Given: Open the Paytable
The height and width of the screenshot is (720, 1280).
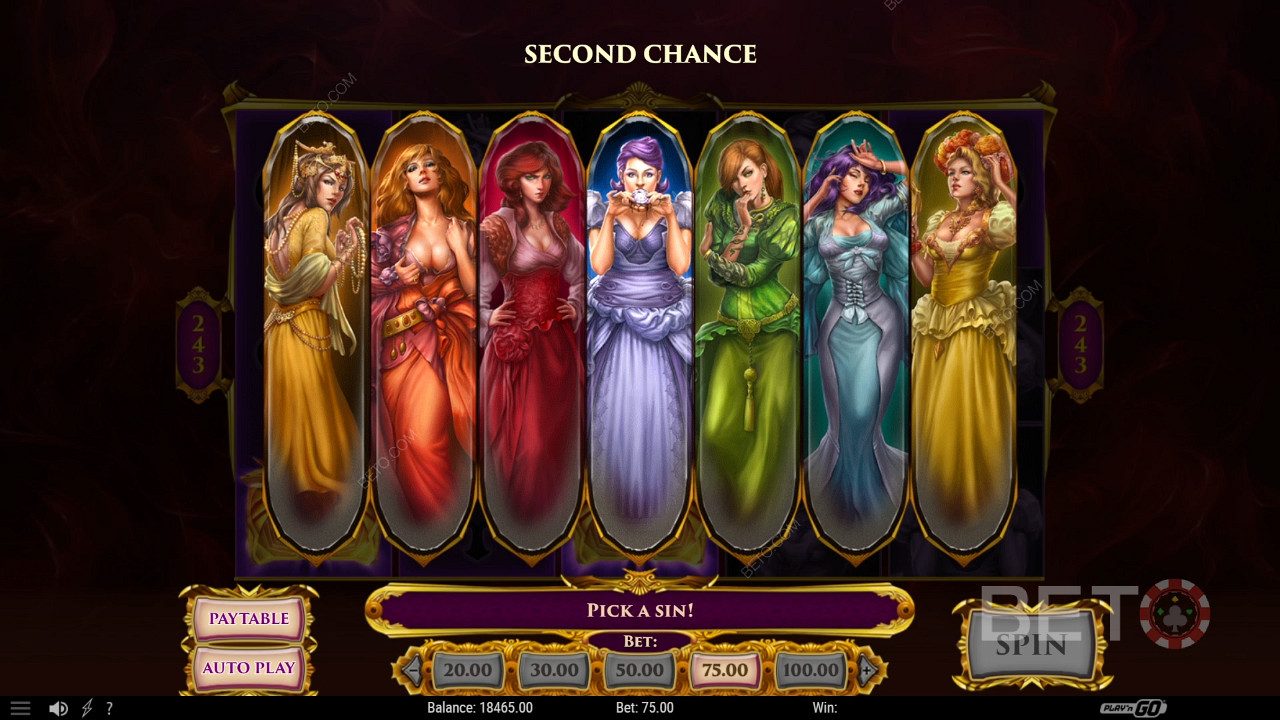Looking at the screenshot, I should coord(249,619).
